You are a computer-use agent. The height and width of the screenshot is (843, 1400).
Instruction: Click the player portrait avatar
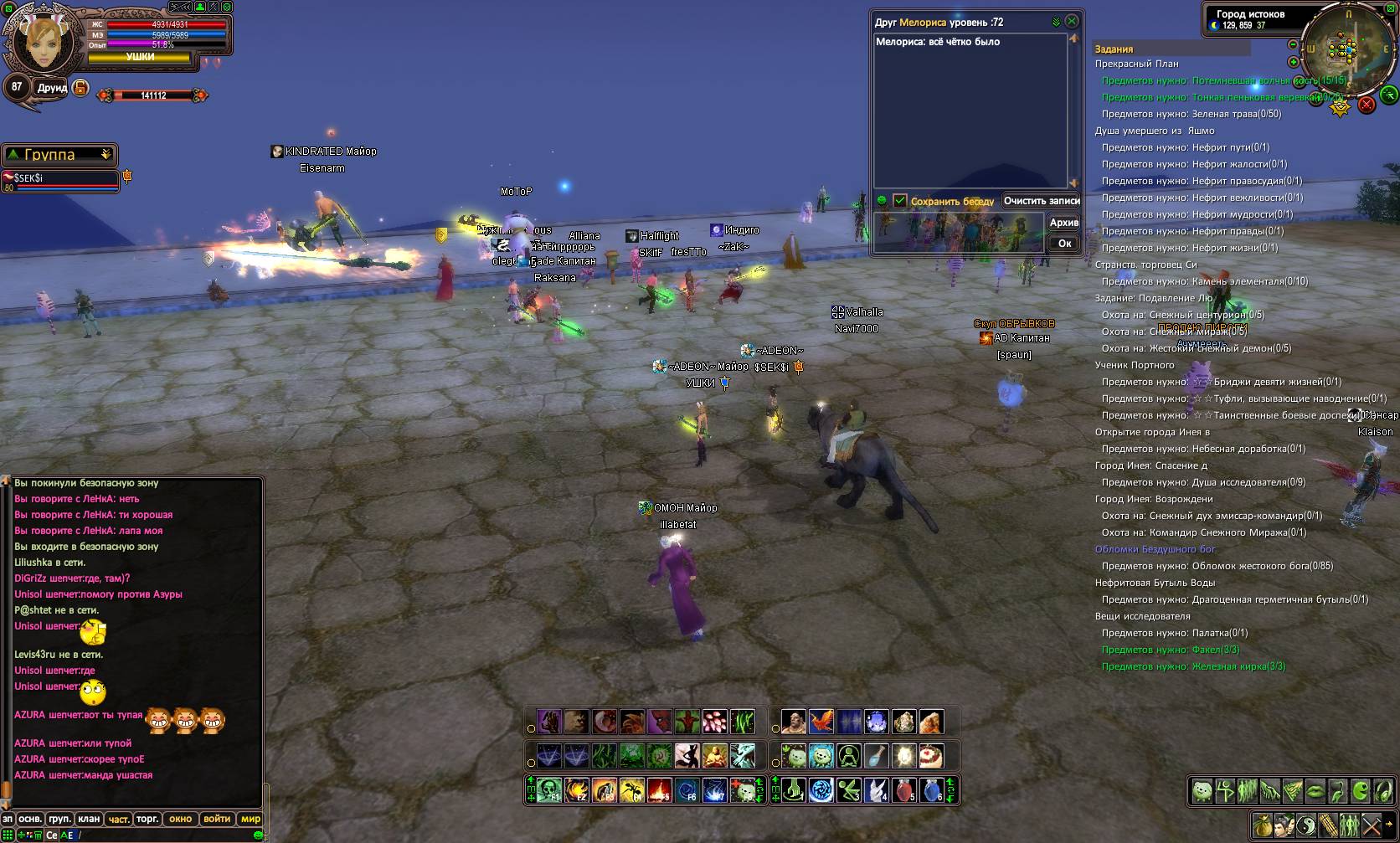tap(40, 42)
